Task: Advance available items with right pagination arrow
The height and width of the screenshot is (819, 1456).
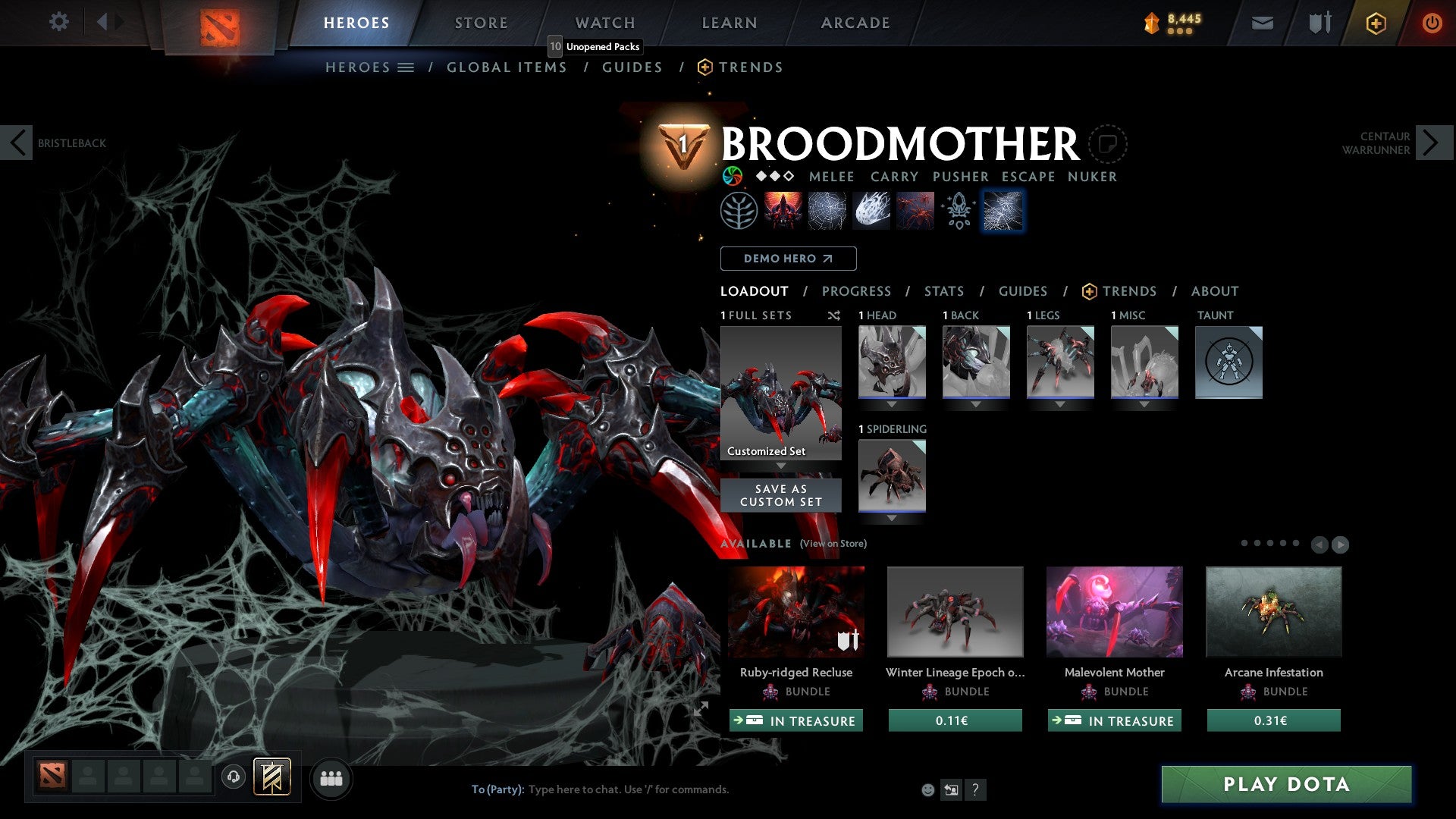Action: click(1339, 544)
